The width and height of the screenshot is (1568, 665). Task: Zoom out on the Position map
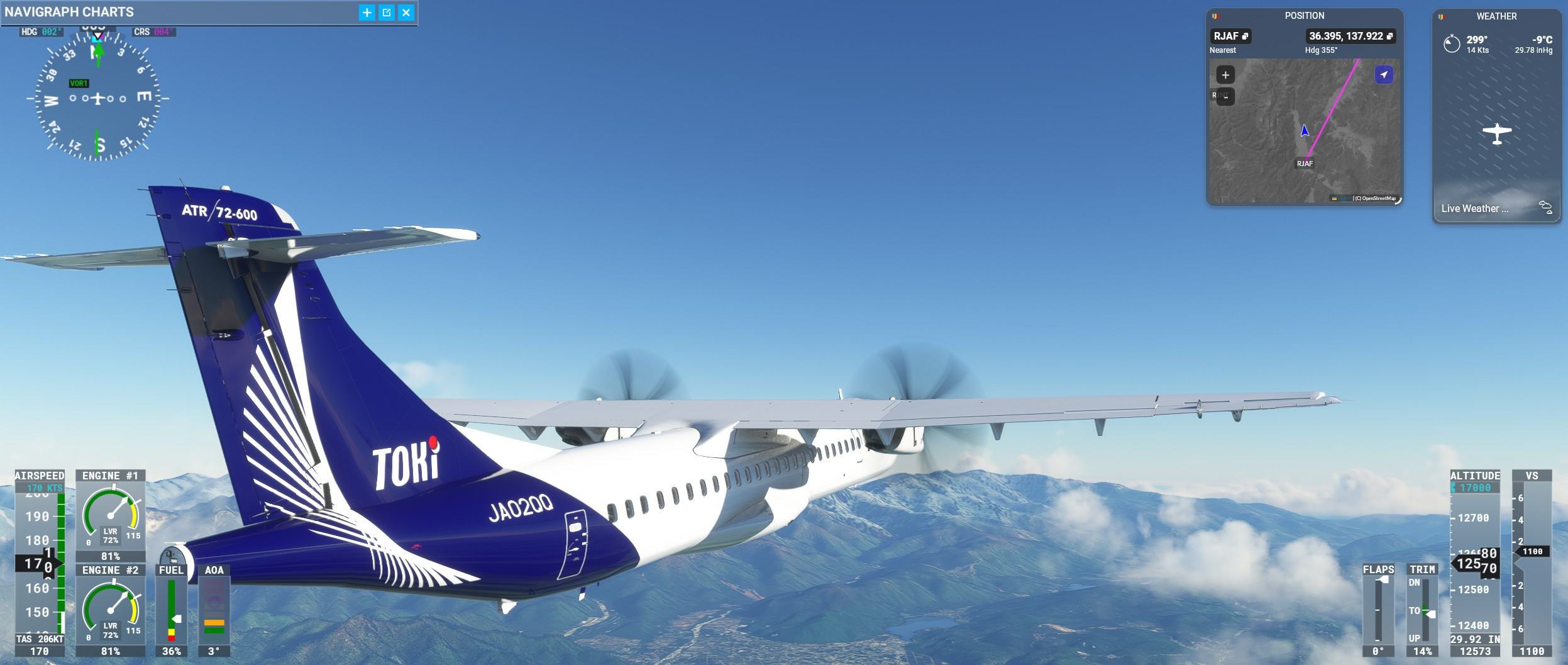[x=1225, y=96]
